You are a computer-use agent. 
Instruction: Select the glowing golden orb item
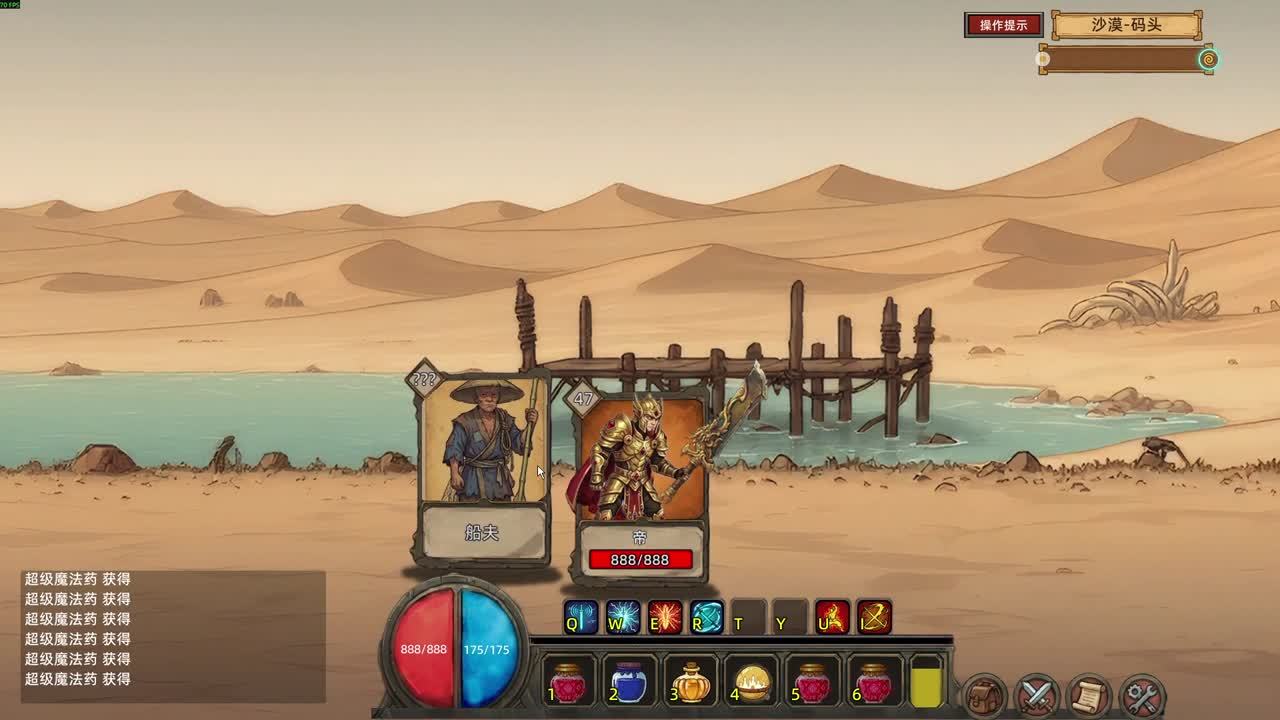[752, 683]
